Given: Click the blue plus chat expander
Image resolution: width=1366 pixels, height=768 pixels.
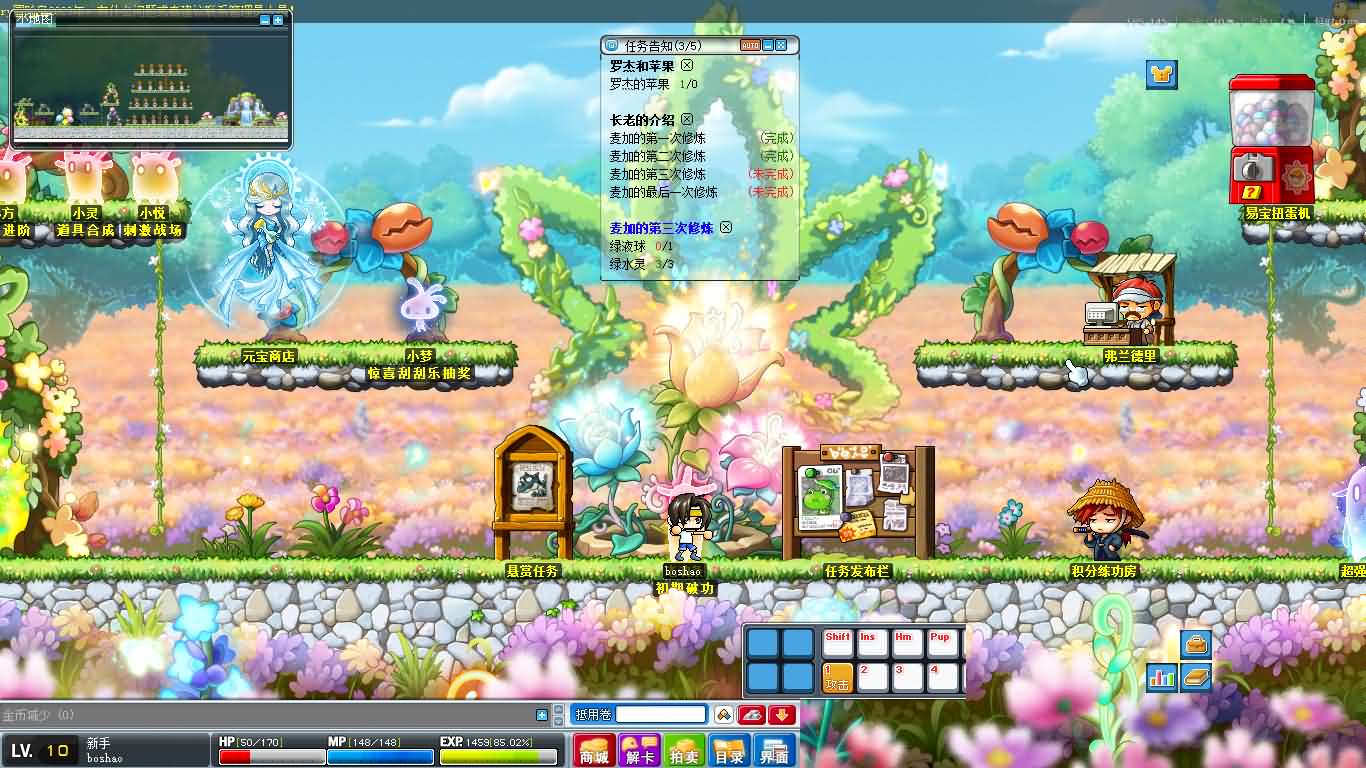Looking at the screenshot, I should point(542,714).
